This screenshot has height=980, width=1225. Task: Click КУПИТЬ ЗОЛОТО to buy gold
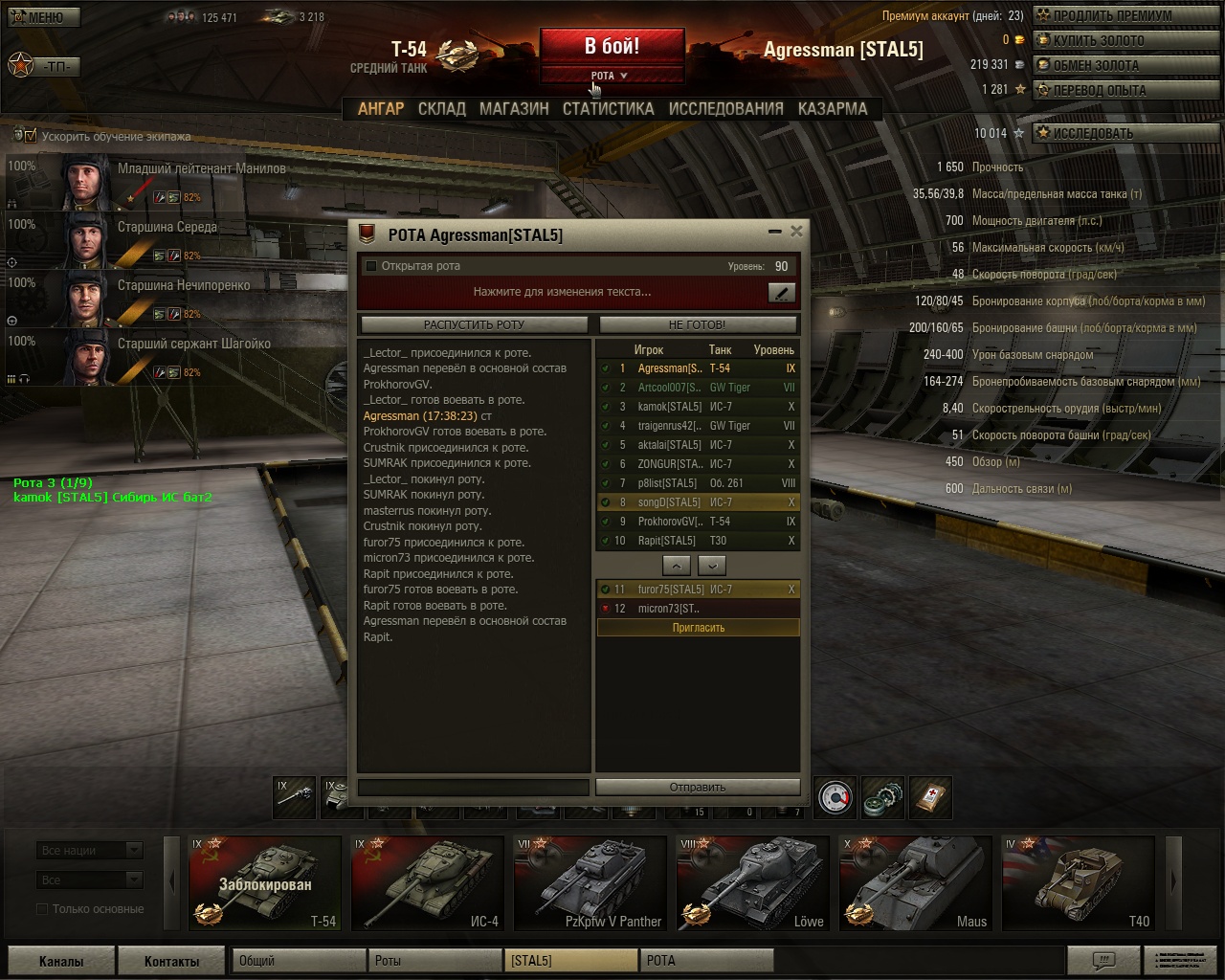1102,40
